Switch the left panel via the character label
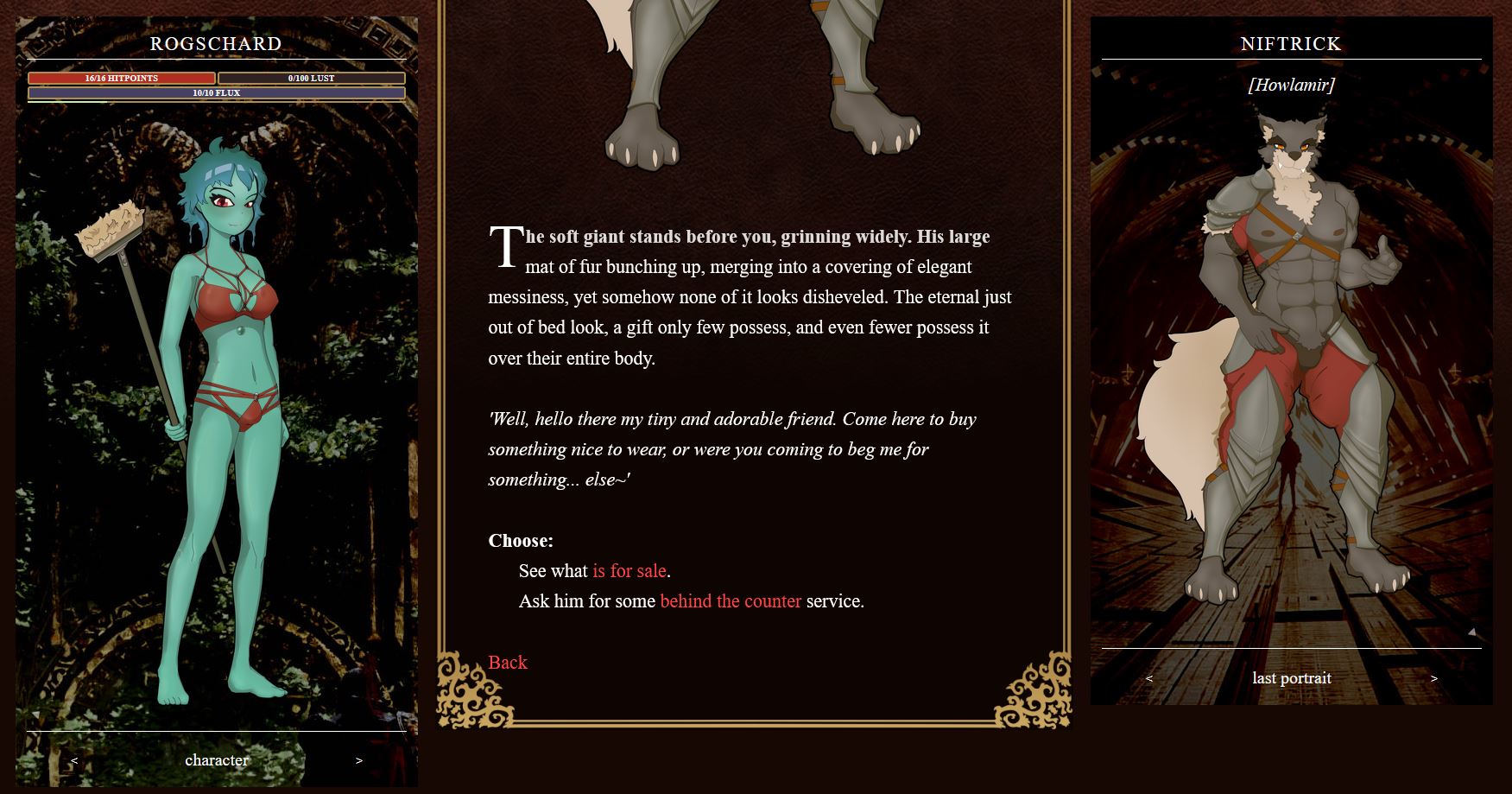 215,760
